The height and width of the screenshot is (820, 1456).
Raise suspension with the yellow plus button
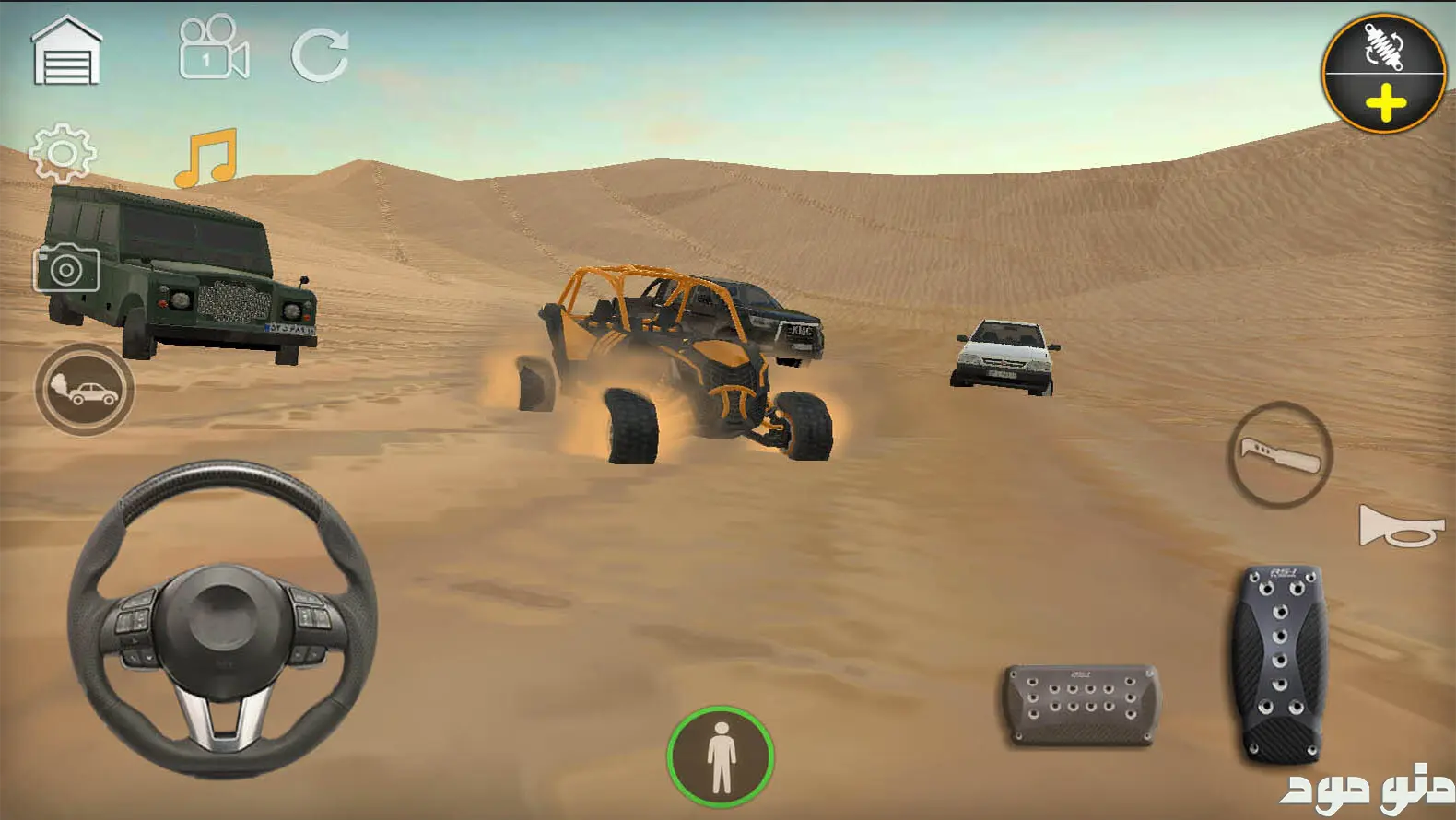click(1385, 104)
